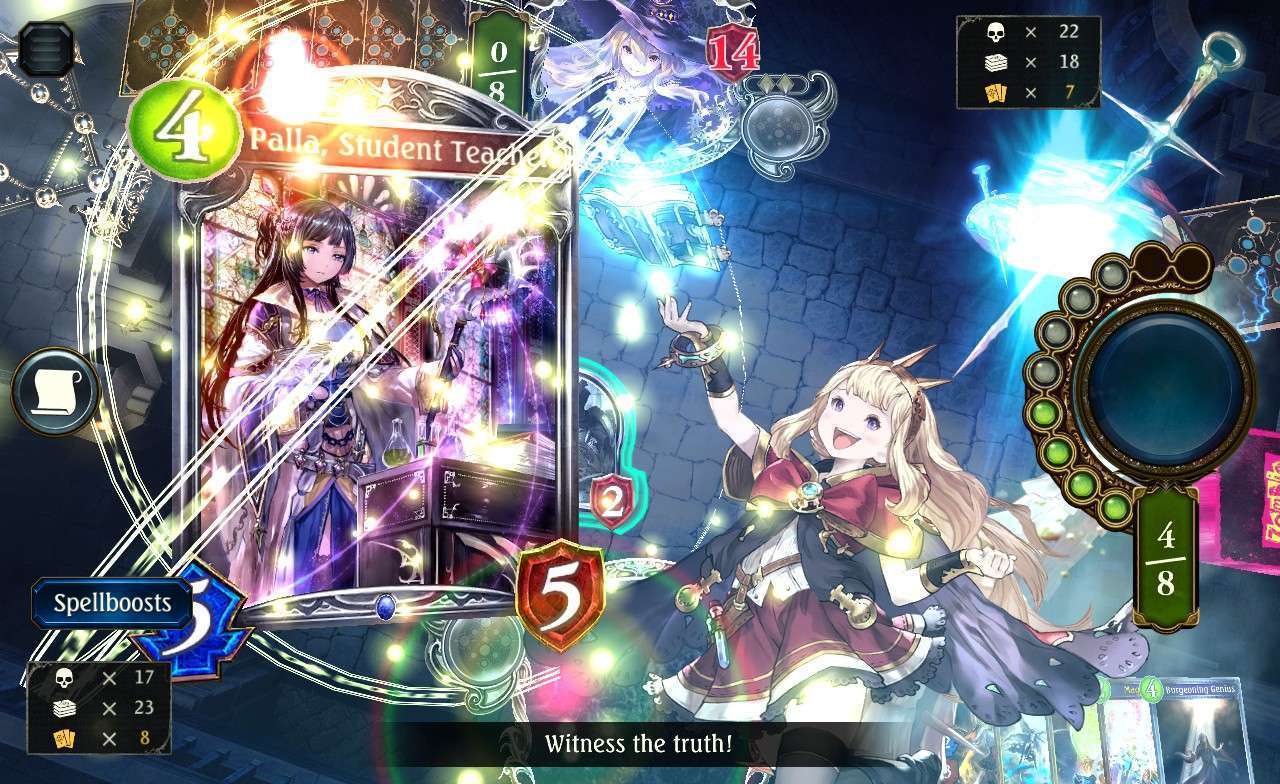
Task: Click the Spellboosts label
Action: click(x=111, y=604)
